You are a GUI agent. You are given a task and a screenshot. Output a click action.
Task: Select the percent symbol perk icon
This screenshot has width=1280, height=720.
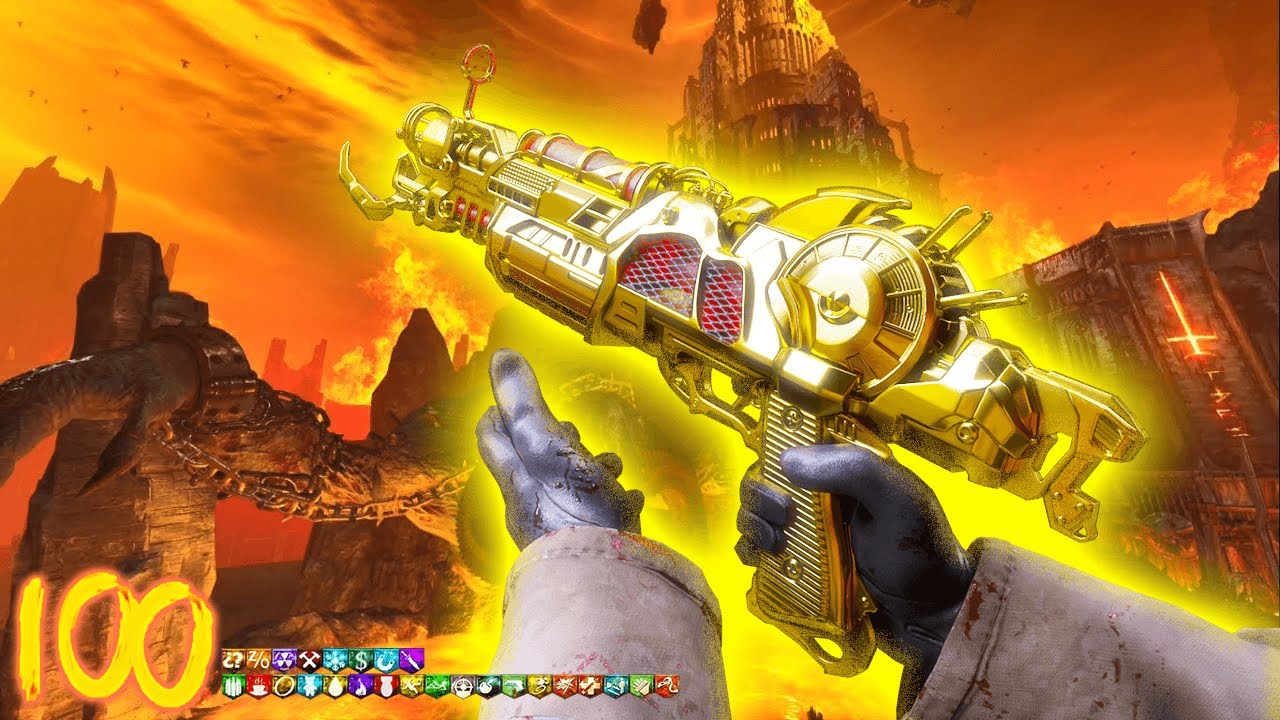[x=259, y=660]
